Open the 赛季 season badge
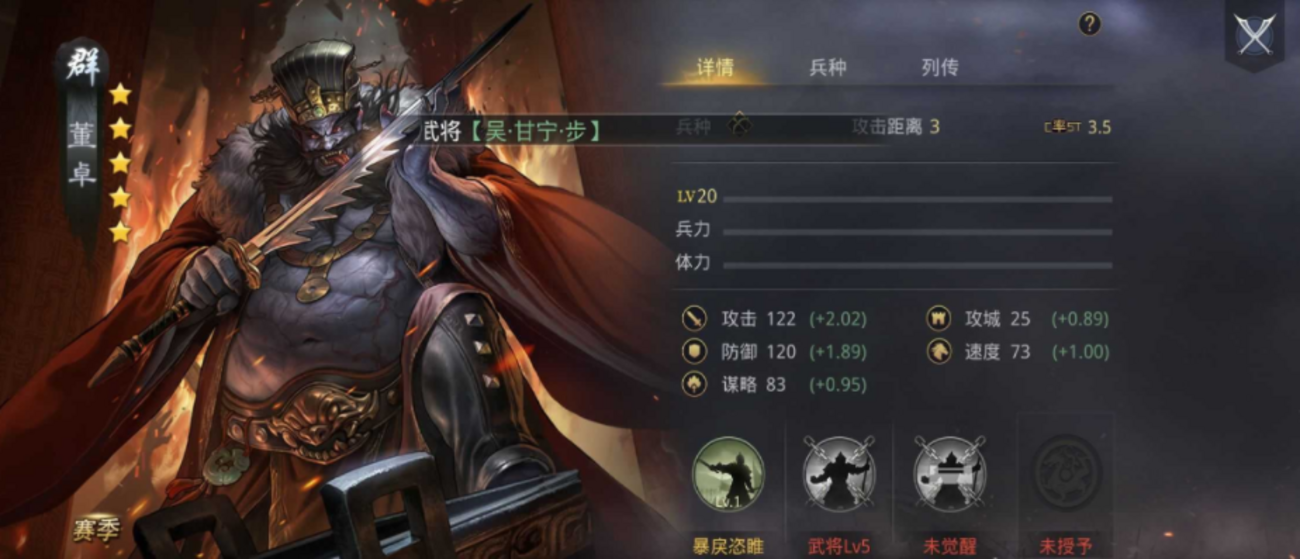The image size is (1300, 559). (96, 529)
